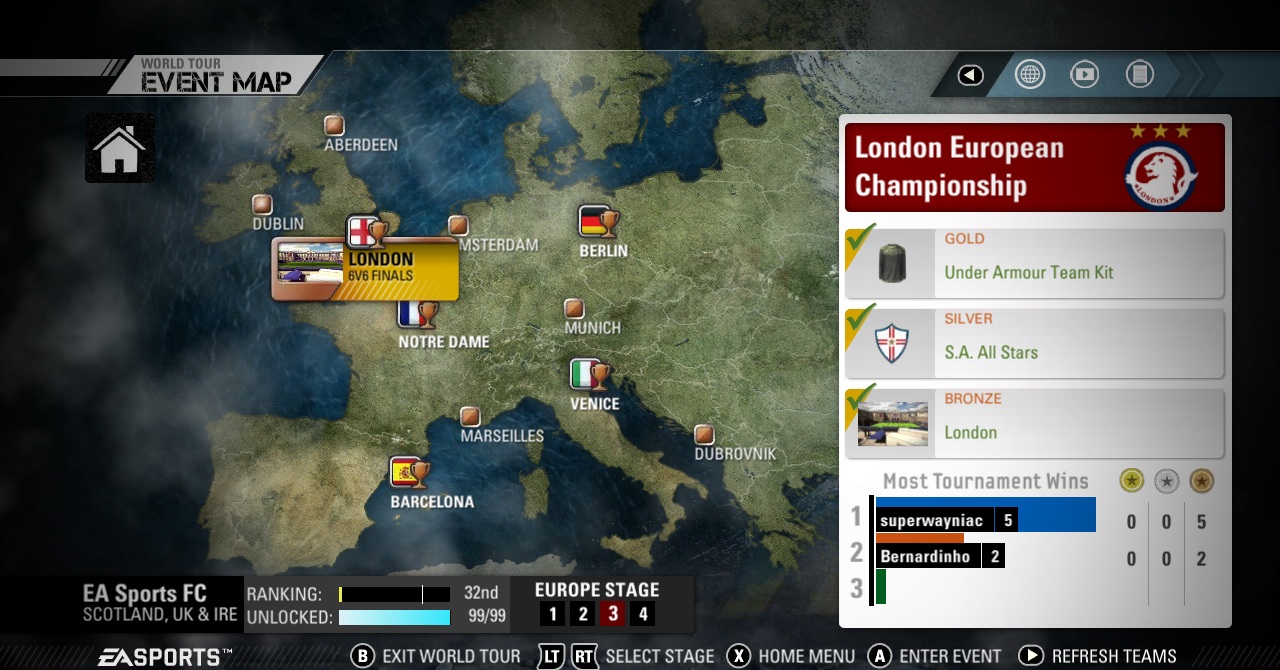The width and height of the screenshot is (1280, 670).
Task: Select the Dubrovnik map marker
Action: coord(705,434)
